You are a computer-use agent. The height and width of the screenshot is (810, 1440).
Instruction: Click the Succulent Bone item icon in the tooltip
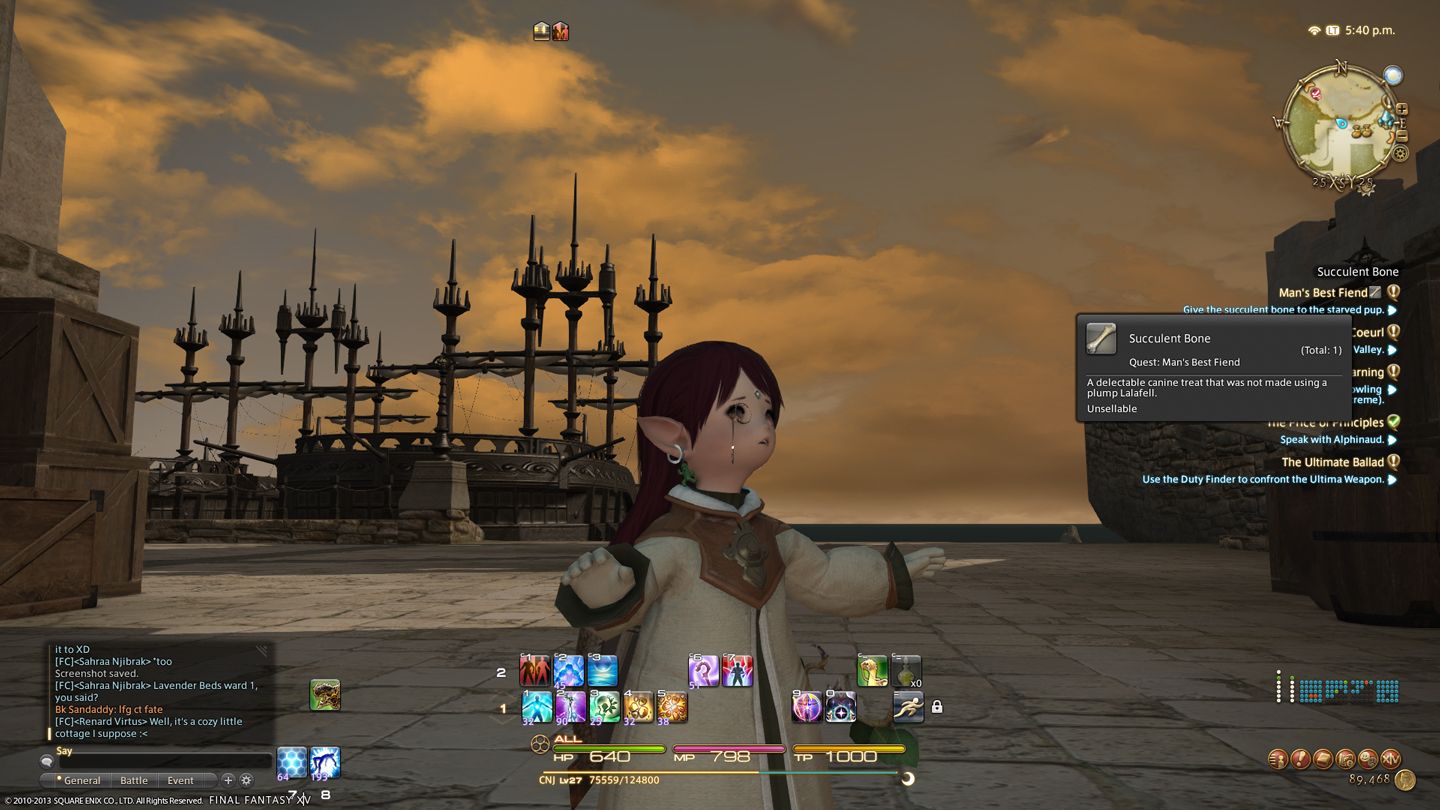pos(1102,338)
